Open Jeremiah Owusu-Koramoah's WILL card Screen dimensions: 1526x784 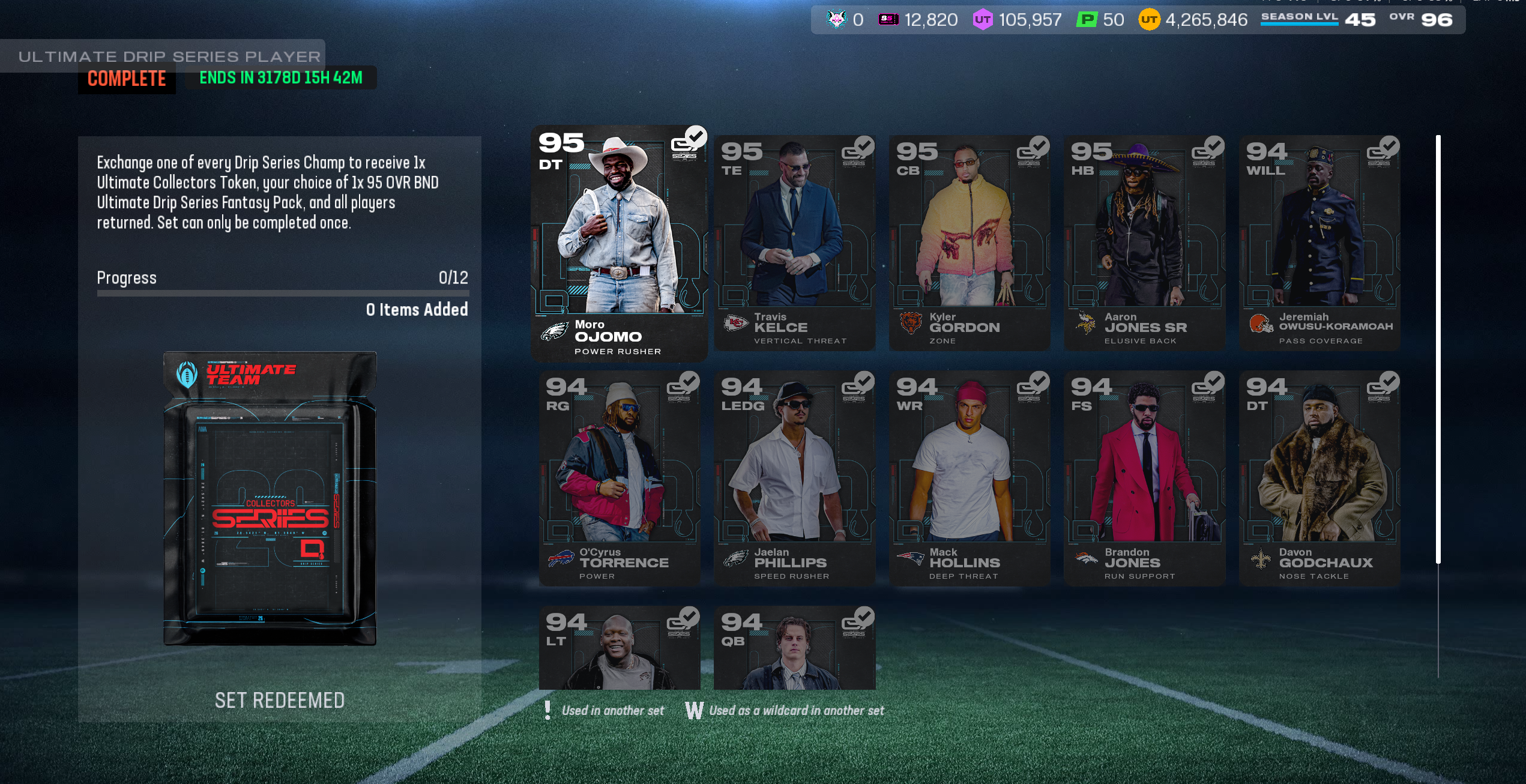(1319, 243)
